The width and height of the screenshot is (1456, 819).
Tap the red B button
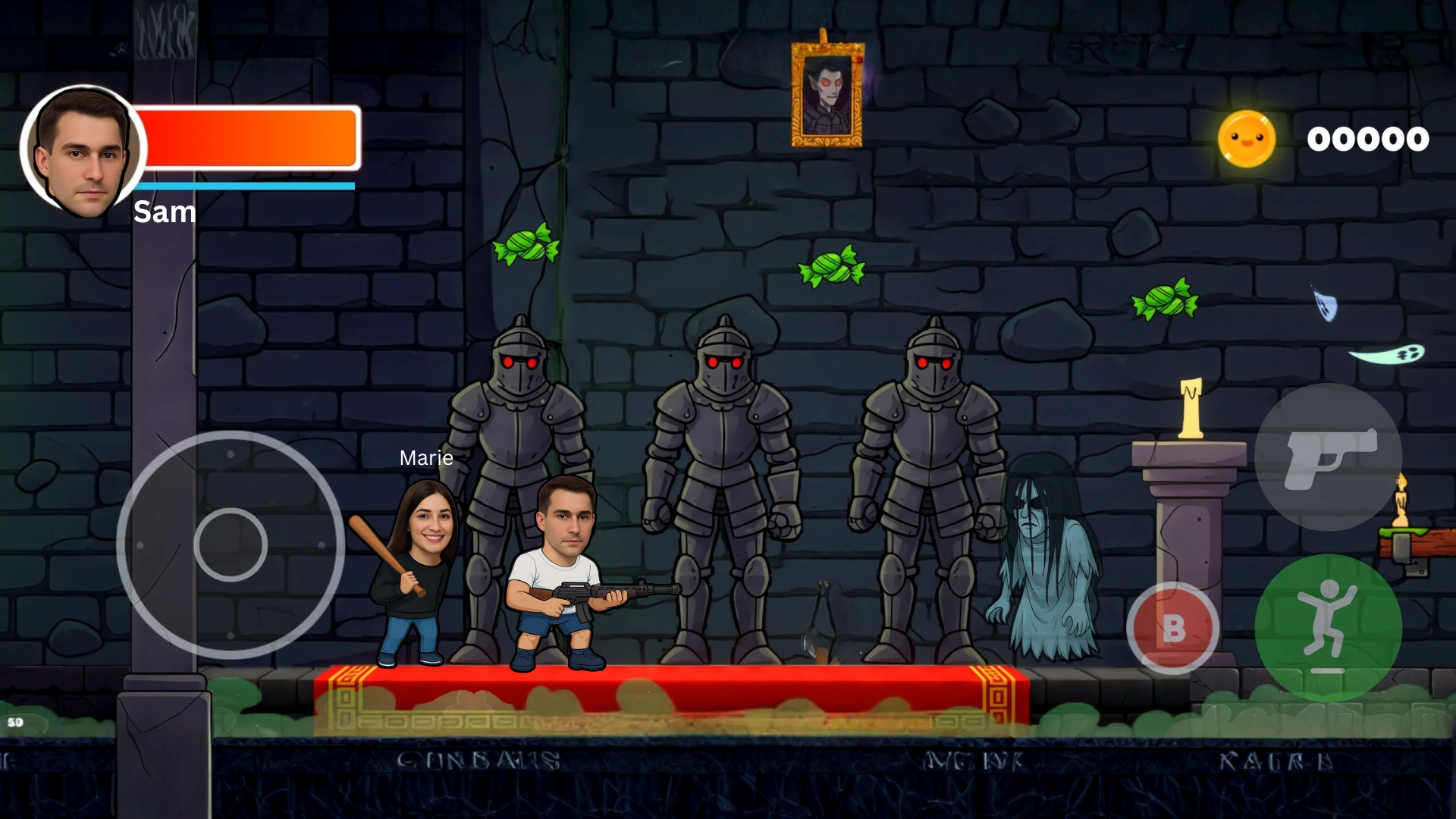tap(1172, 628)
